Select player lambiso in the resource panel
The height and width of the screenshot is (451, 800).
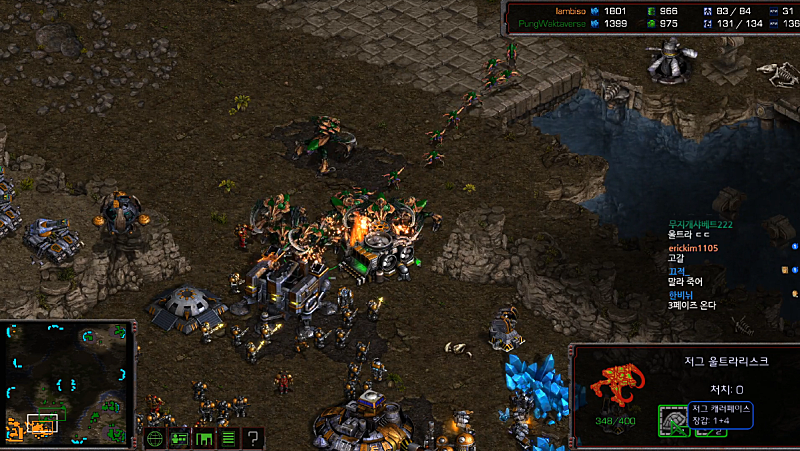tap(554, 10)
